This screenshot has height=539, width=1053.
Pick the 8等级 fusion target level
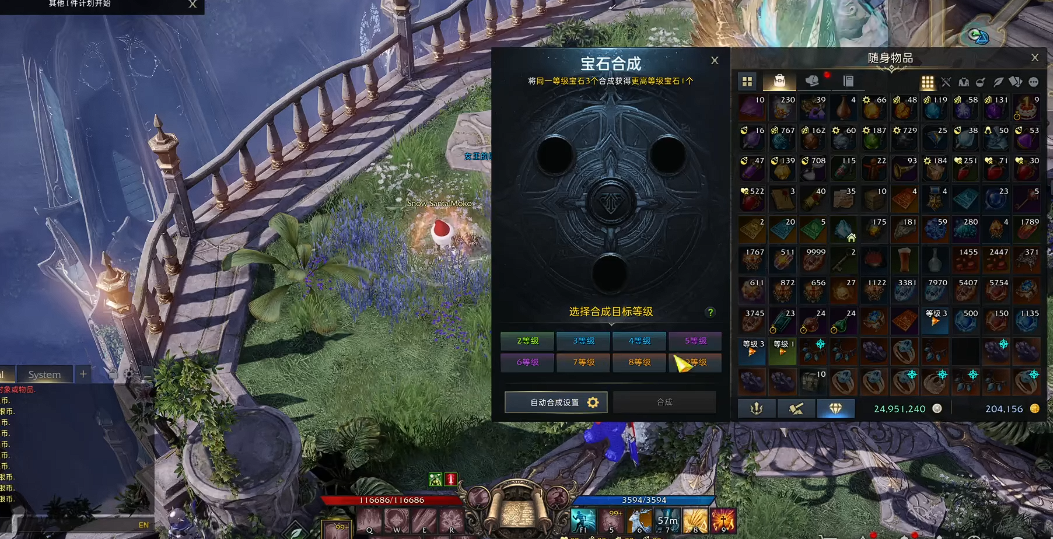click(x=639, y=362)
